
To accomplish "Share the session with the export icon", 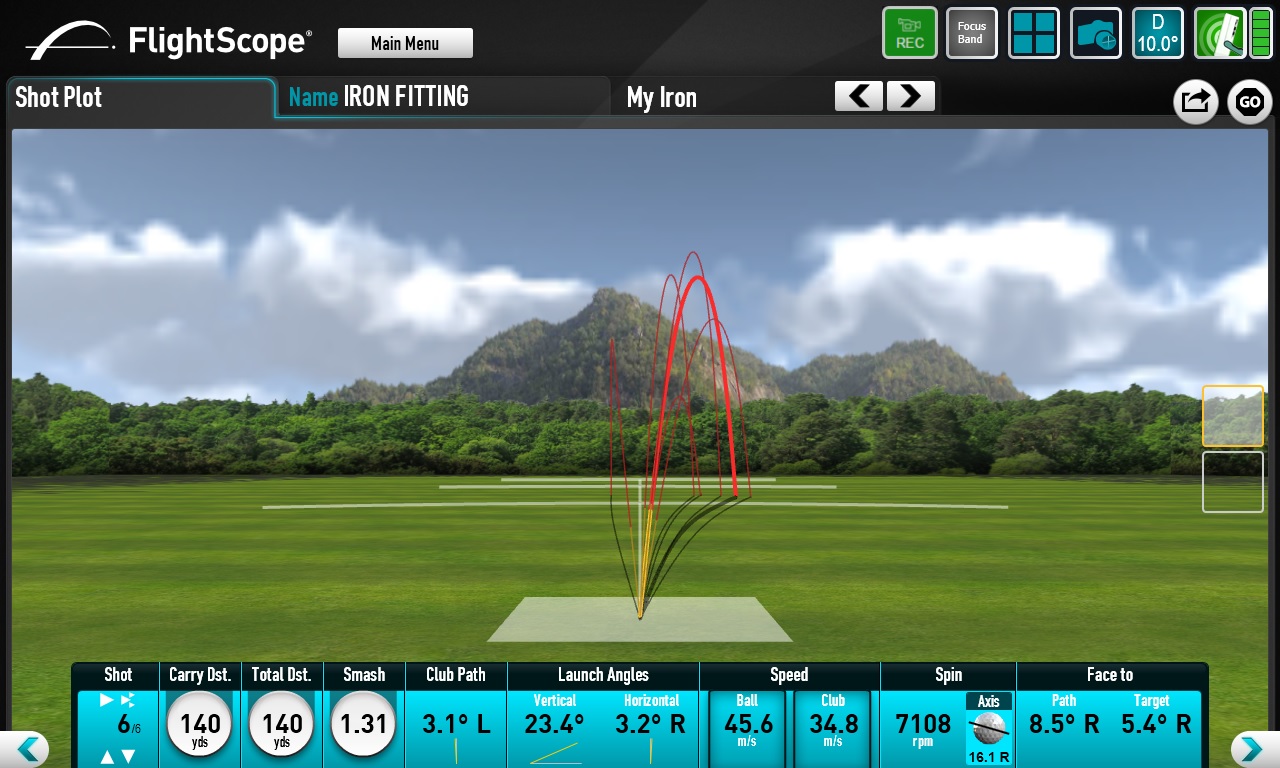I will pyautogui.click(x=1195, y=101).
